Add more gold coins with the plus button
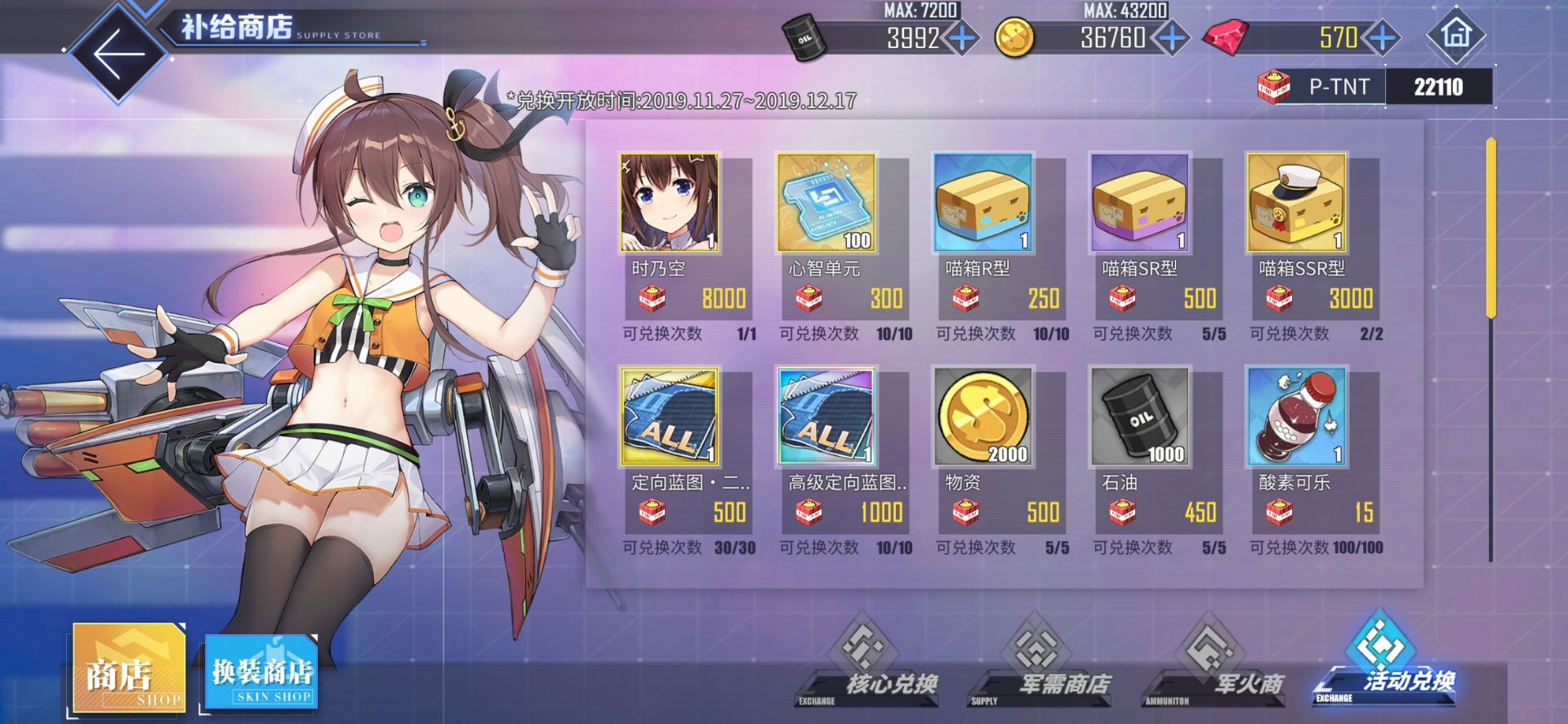The image size is (1568, 724). (x=1171, y=38)
